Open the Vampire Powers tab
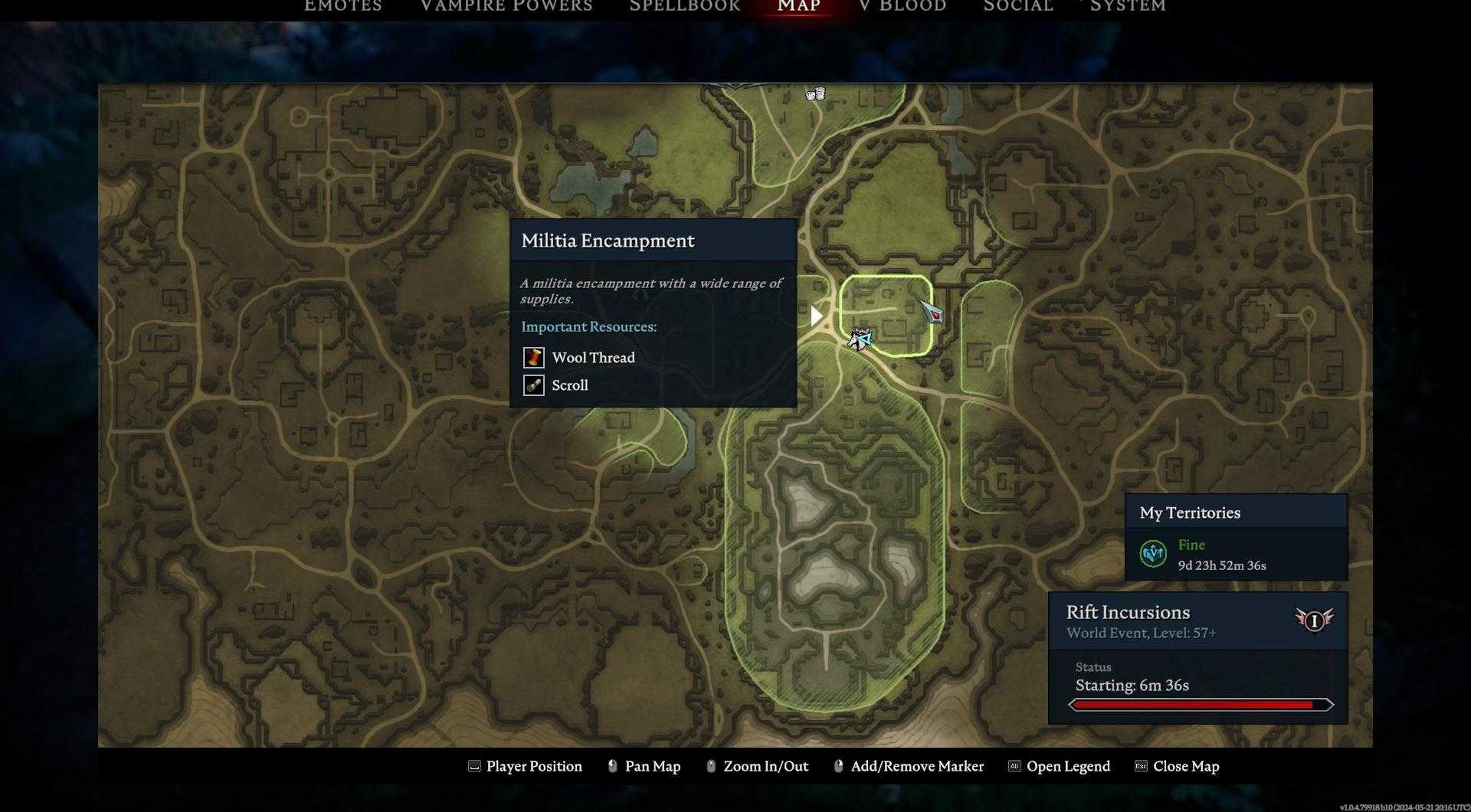Image resolution: width=1471 pixels, height=812 pixels. point(506,6)
